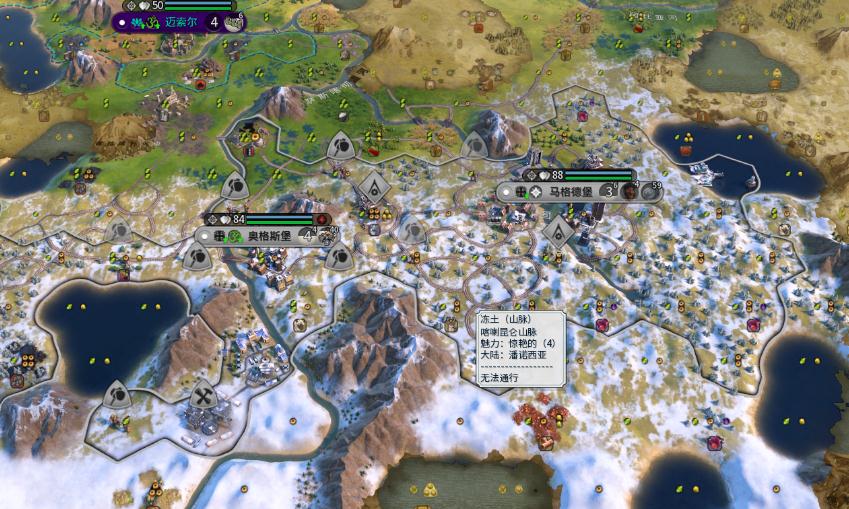Open 迈索尔's current production icon
Image resolution: width=849 pixels, height=509 pixels.
click(234, 22)
